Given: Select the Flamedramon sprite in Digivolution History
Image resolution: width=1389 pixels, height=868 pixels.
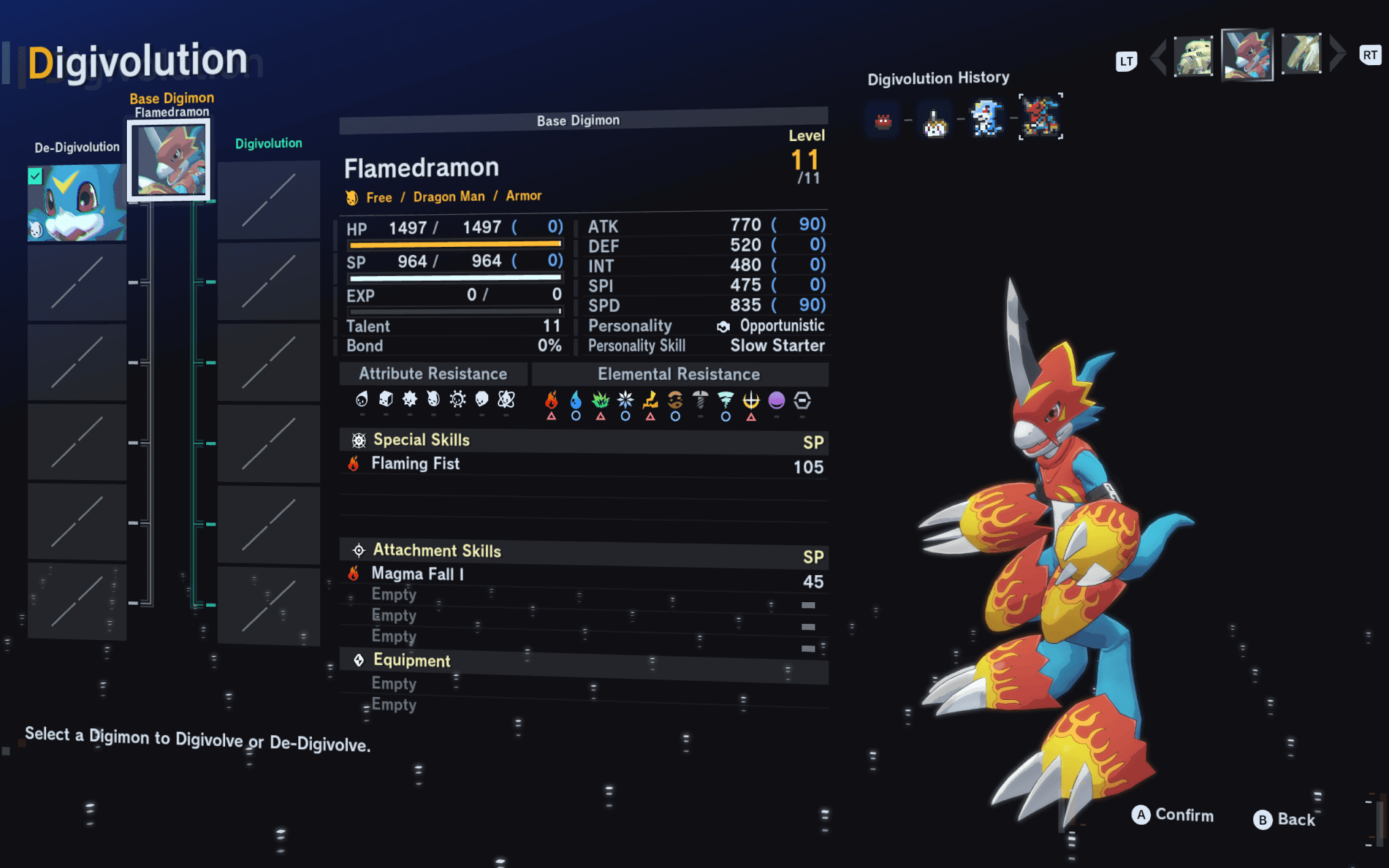Looking at the screenshot, I should [1040, 117].
